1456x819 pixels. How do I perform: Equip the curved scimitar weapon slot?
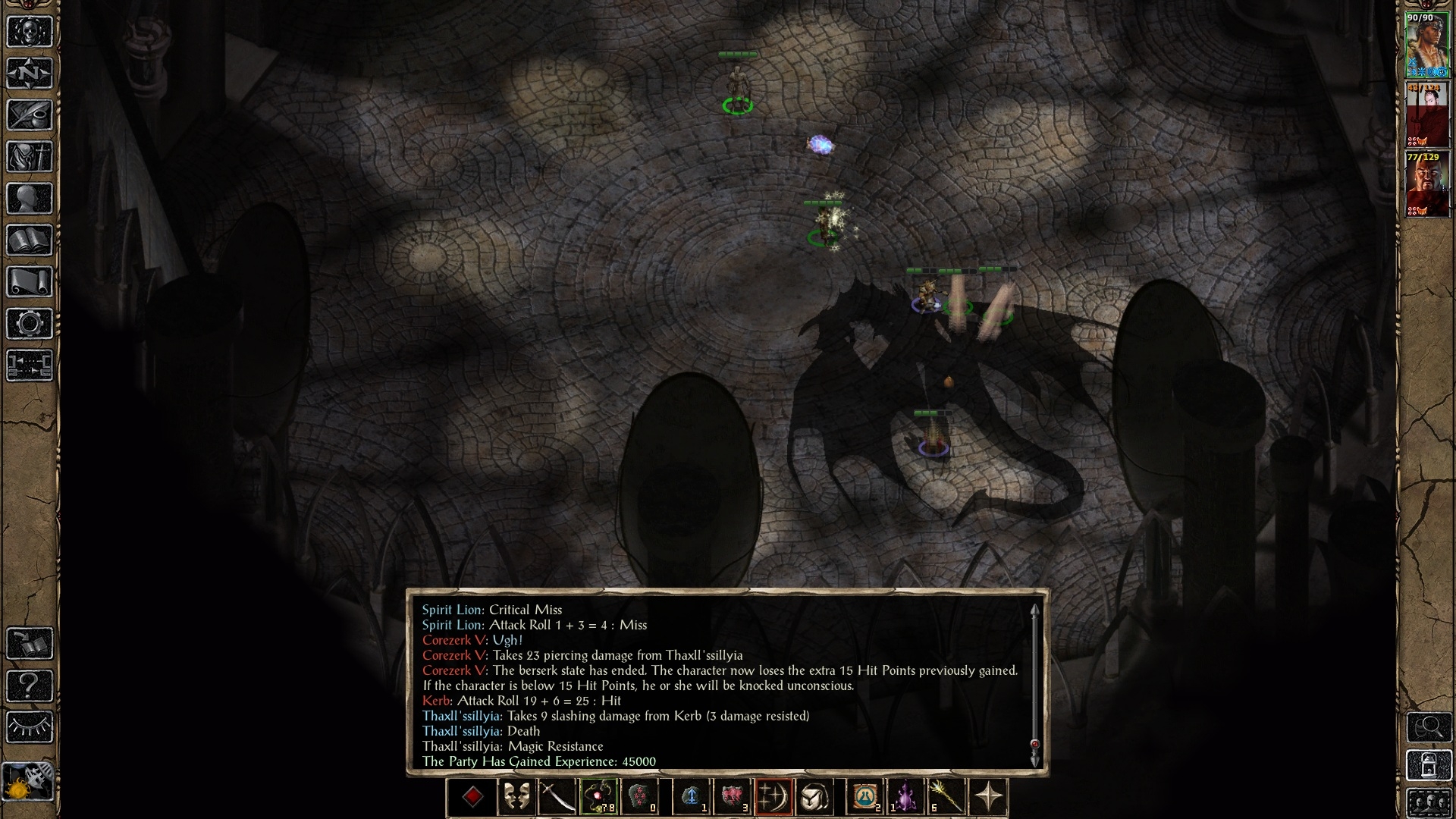[x=557, y=797]
